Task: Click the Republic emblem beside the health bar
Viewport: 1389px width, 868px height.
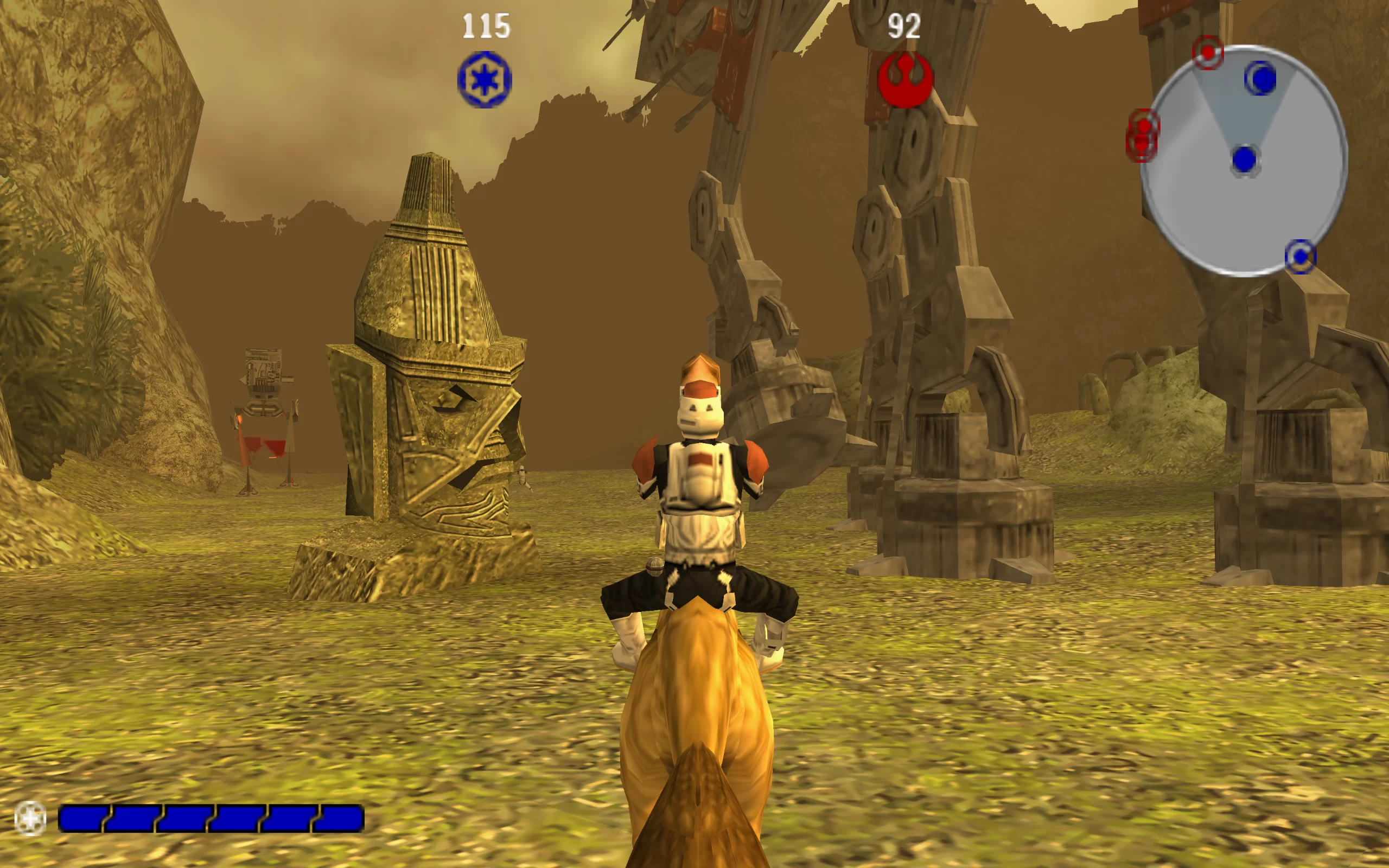Action: (x=30, y=818)
